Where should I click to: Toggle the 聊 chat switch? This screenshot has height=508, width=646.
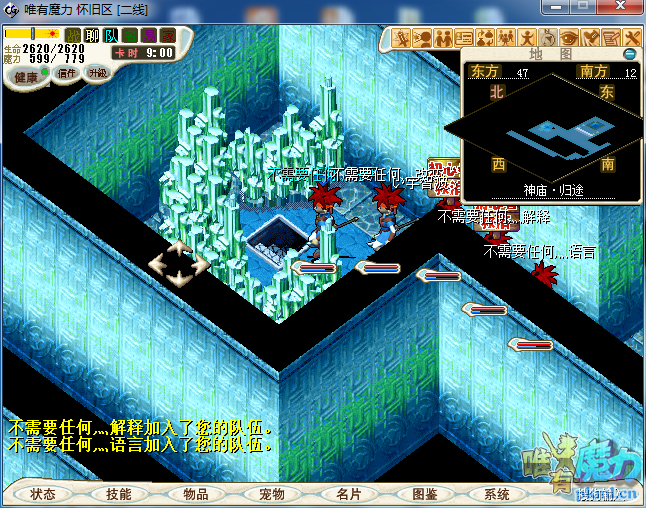92,36
